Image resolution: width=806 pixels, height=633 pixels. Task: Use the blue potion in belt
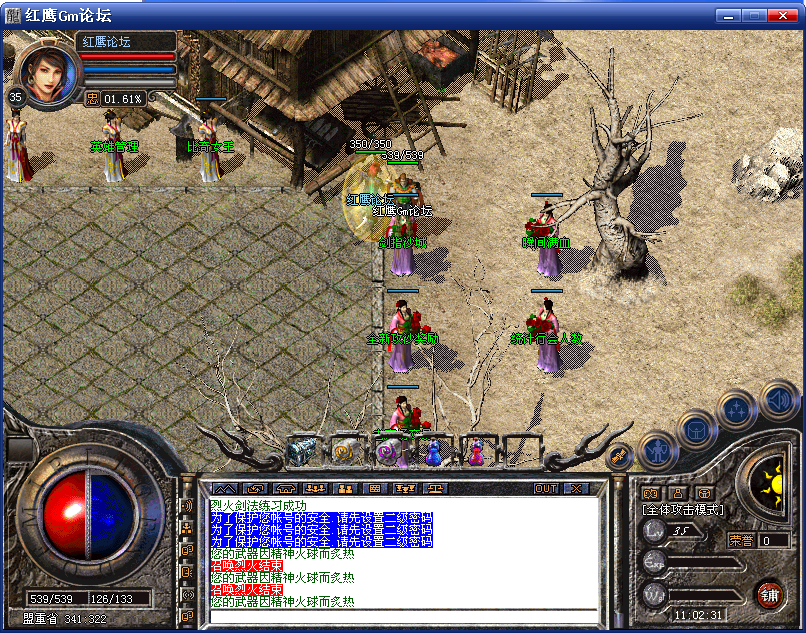click(x=433, y=452)
